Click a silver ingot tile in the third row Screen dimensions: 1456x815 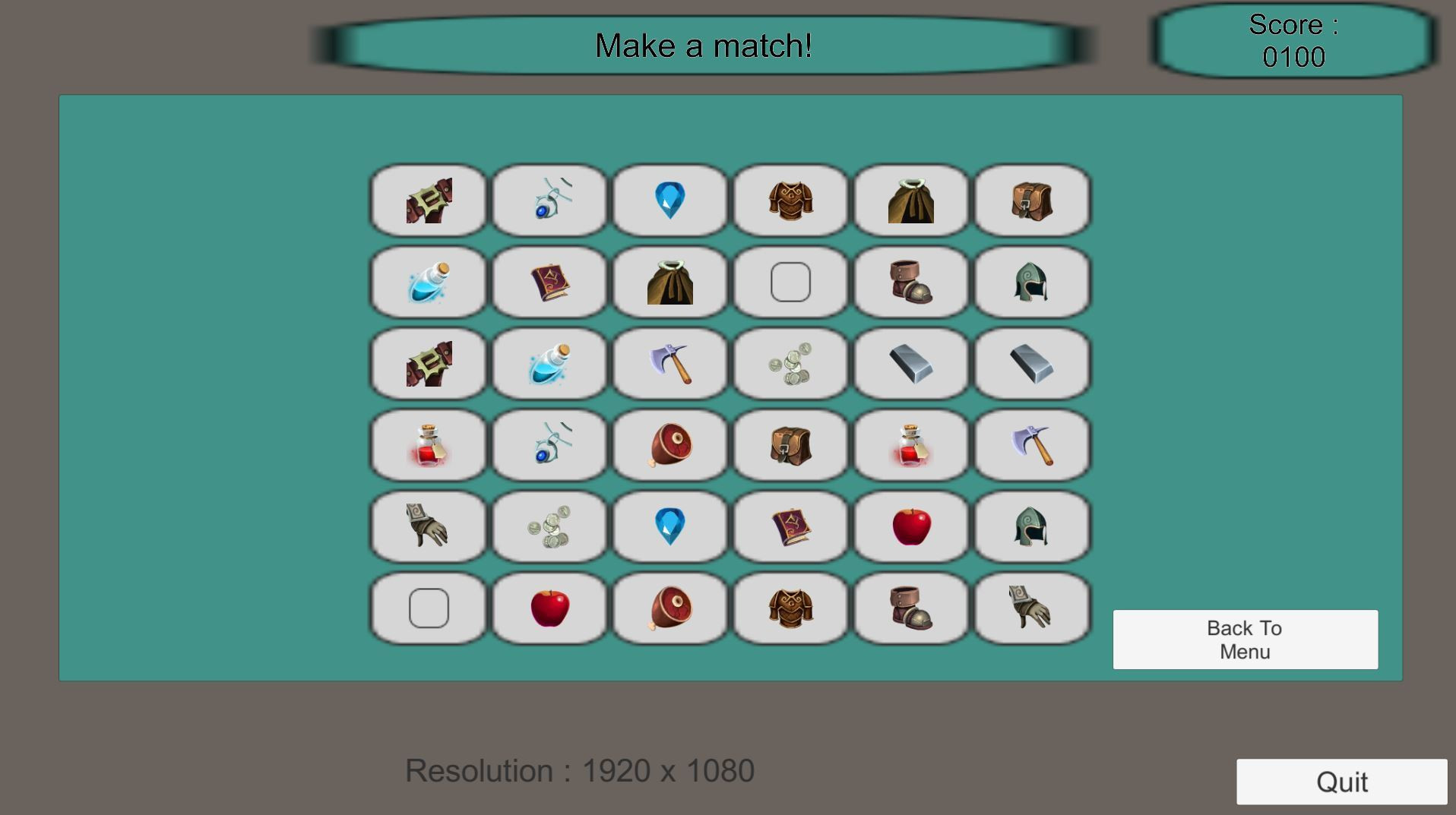[911, 364]
